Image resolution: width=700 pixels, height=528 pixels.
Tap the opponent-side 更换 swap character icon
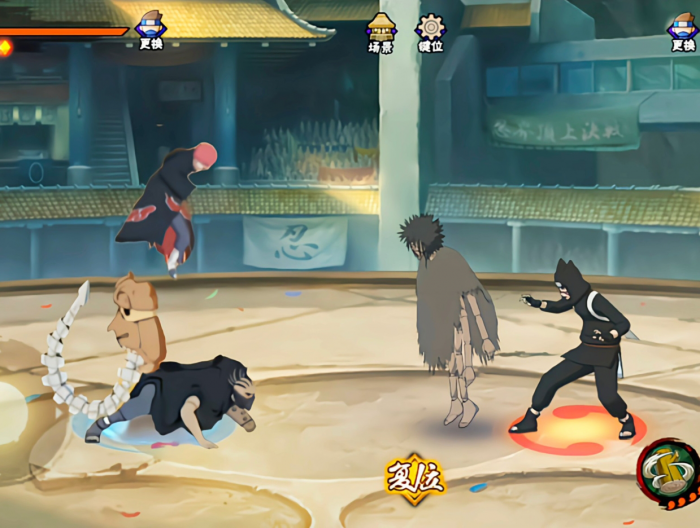(683, 30)
